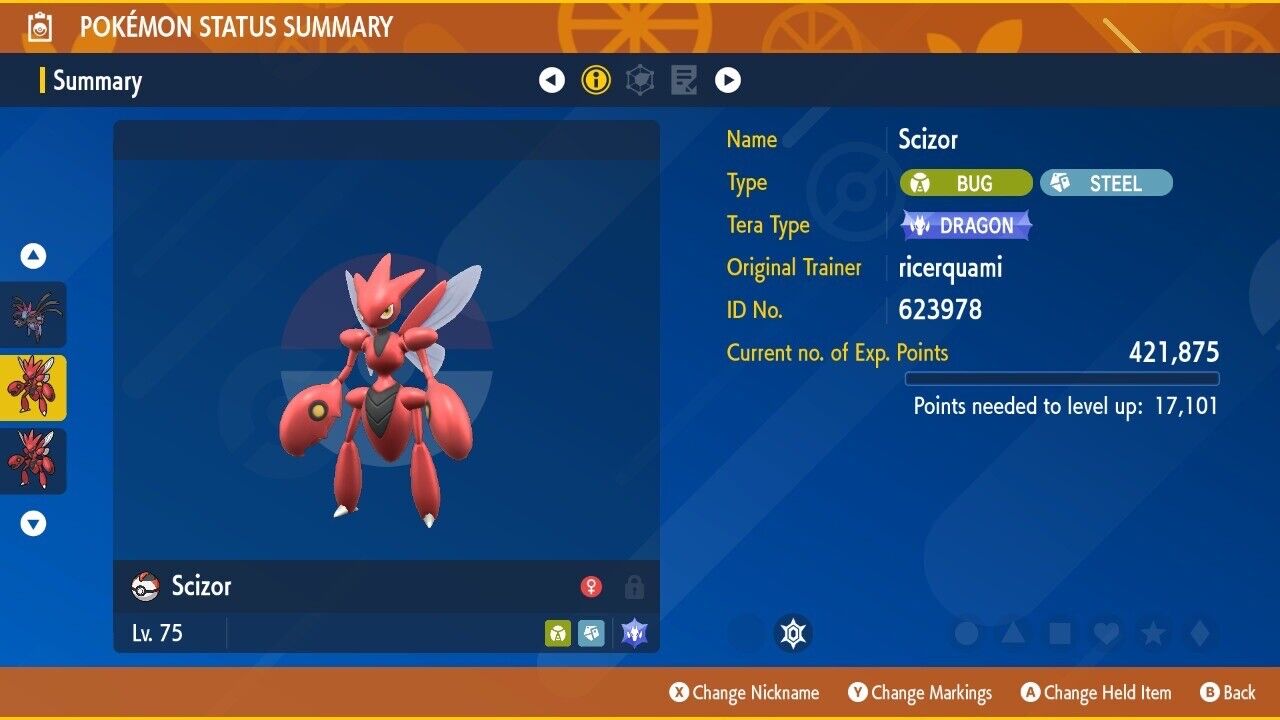
Task: Show the next Pokémon with down arrow
Action: [34, 523]
